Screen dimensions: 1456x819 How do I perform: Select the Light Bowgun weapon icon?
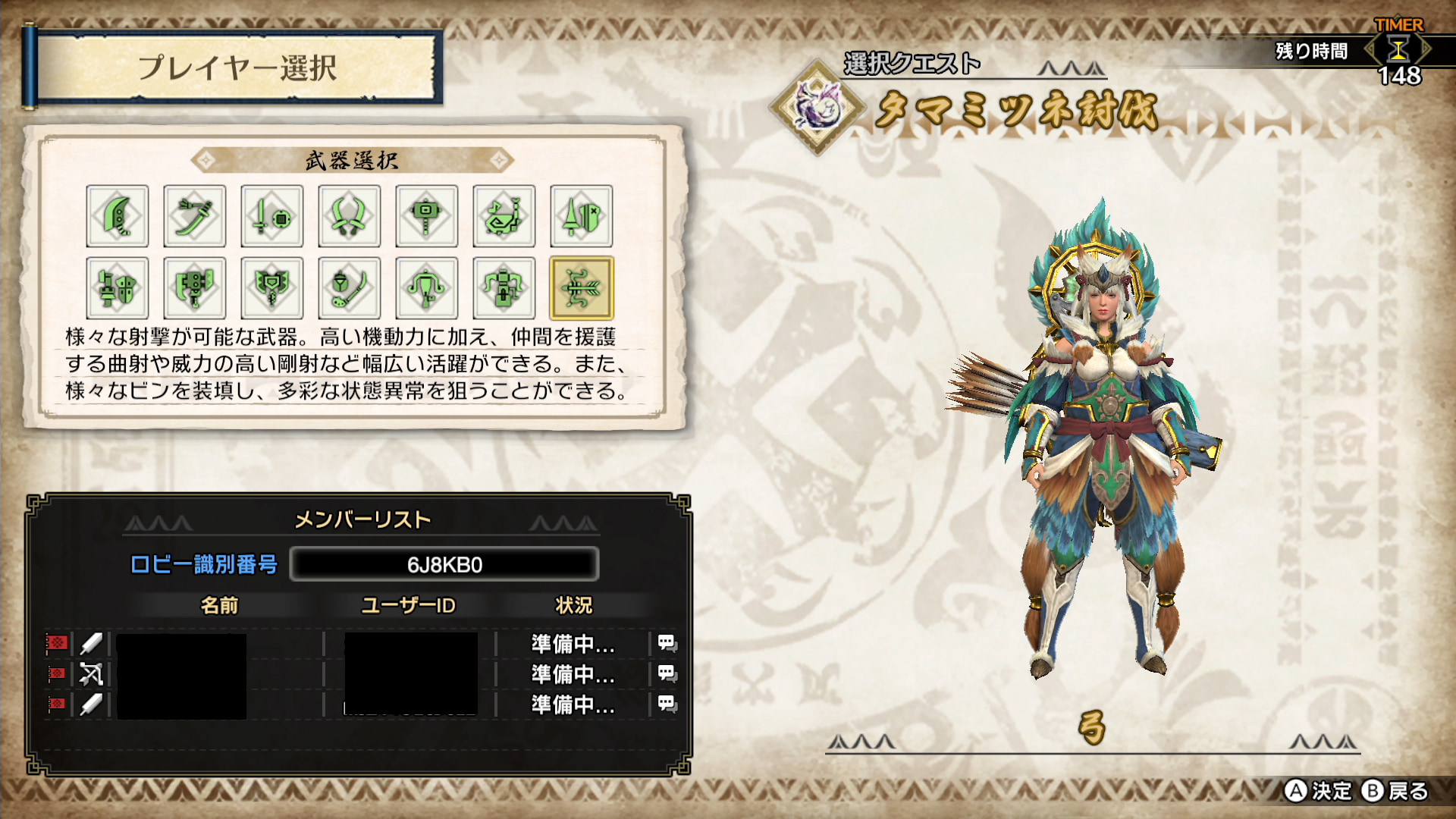(x=427, y=288)
